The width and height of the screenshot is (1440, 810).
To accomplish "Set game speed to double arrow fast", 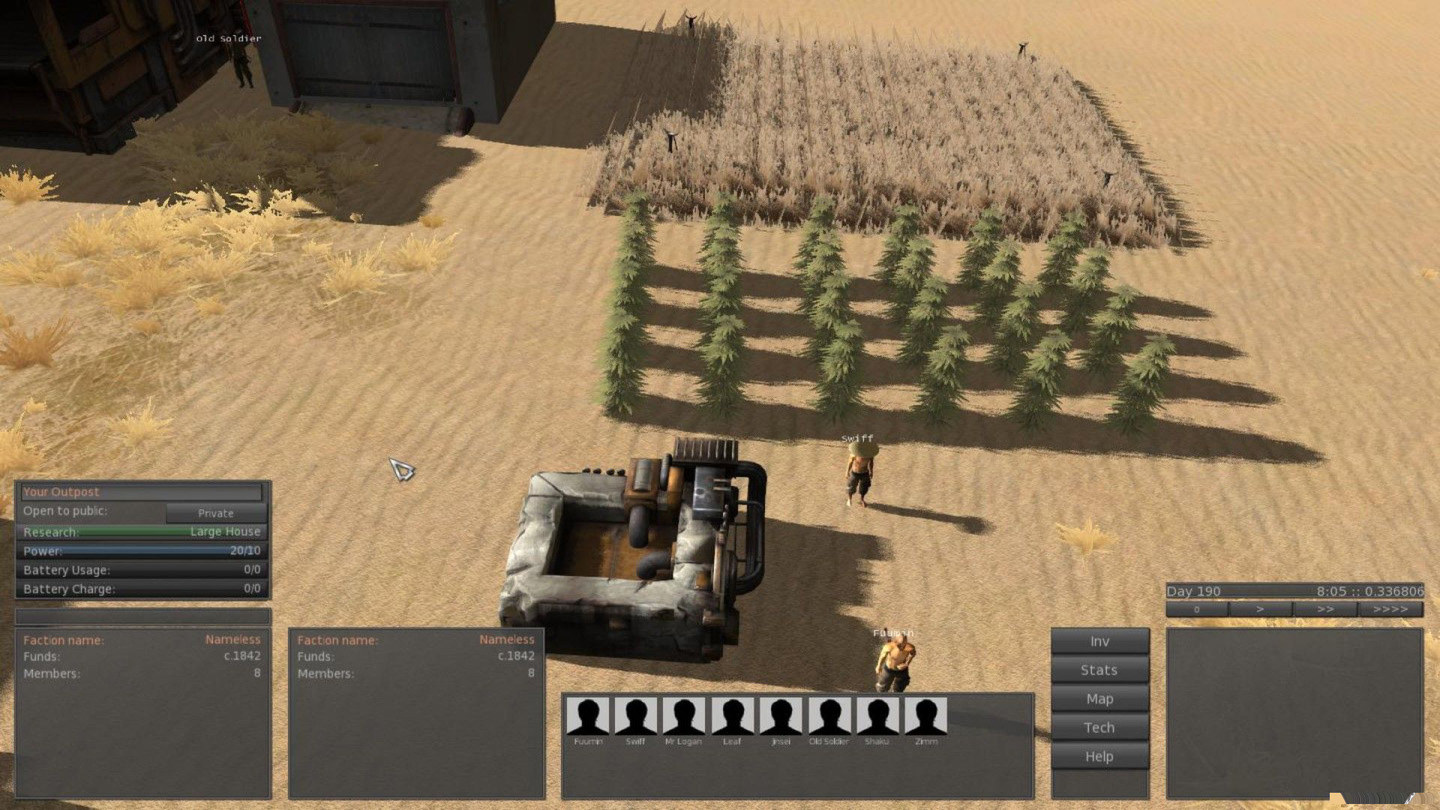I will point(1325,609).
